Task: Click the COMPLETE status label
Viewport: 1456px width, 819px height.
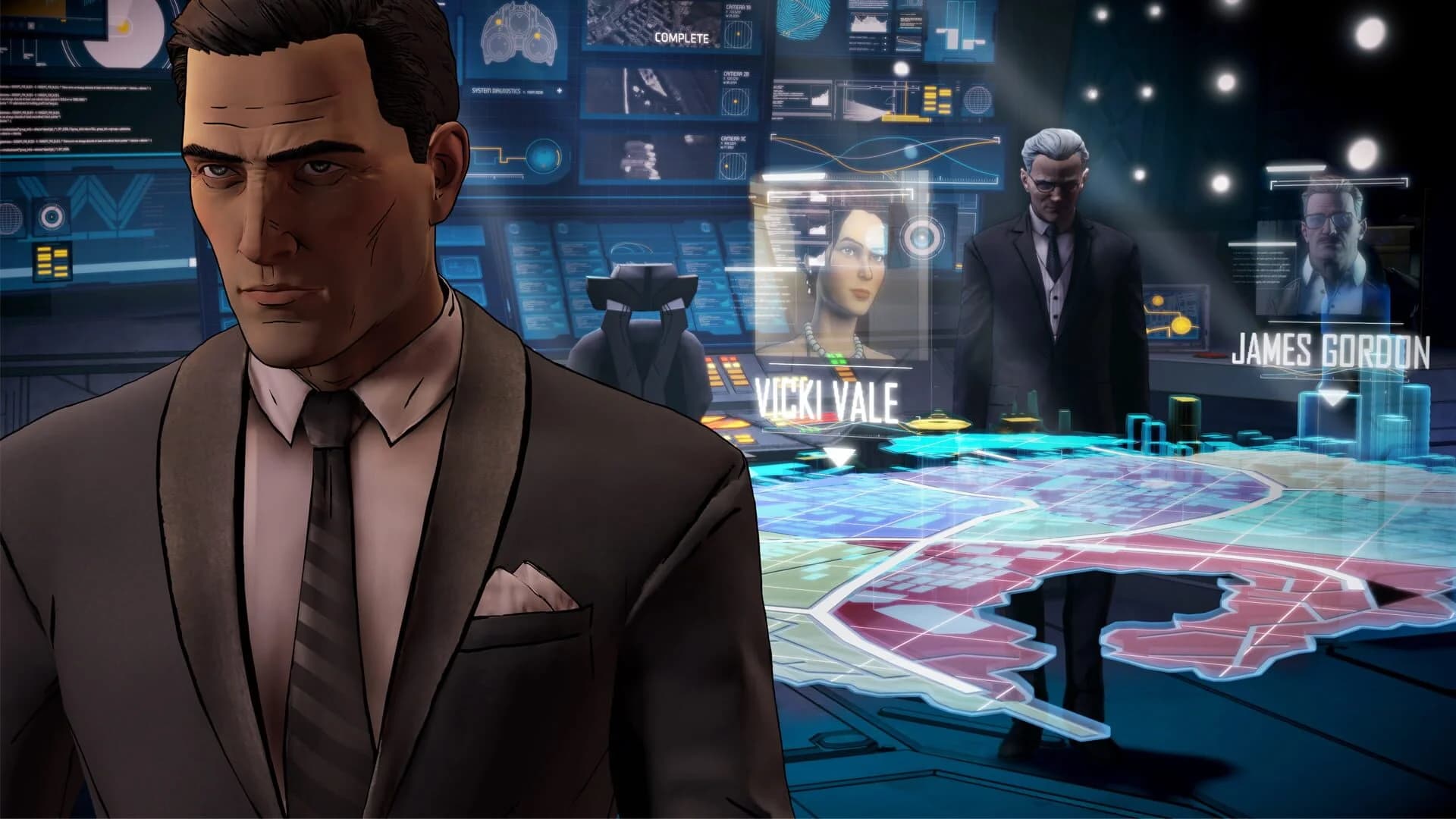Action: pyautogui.click(x=681, y=36)
